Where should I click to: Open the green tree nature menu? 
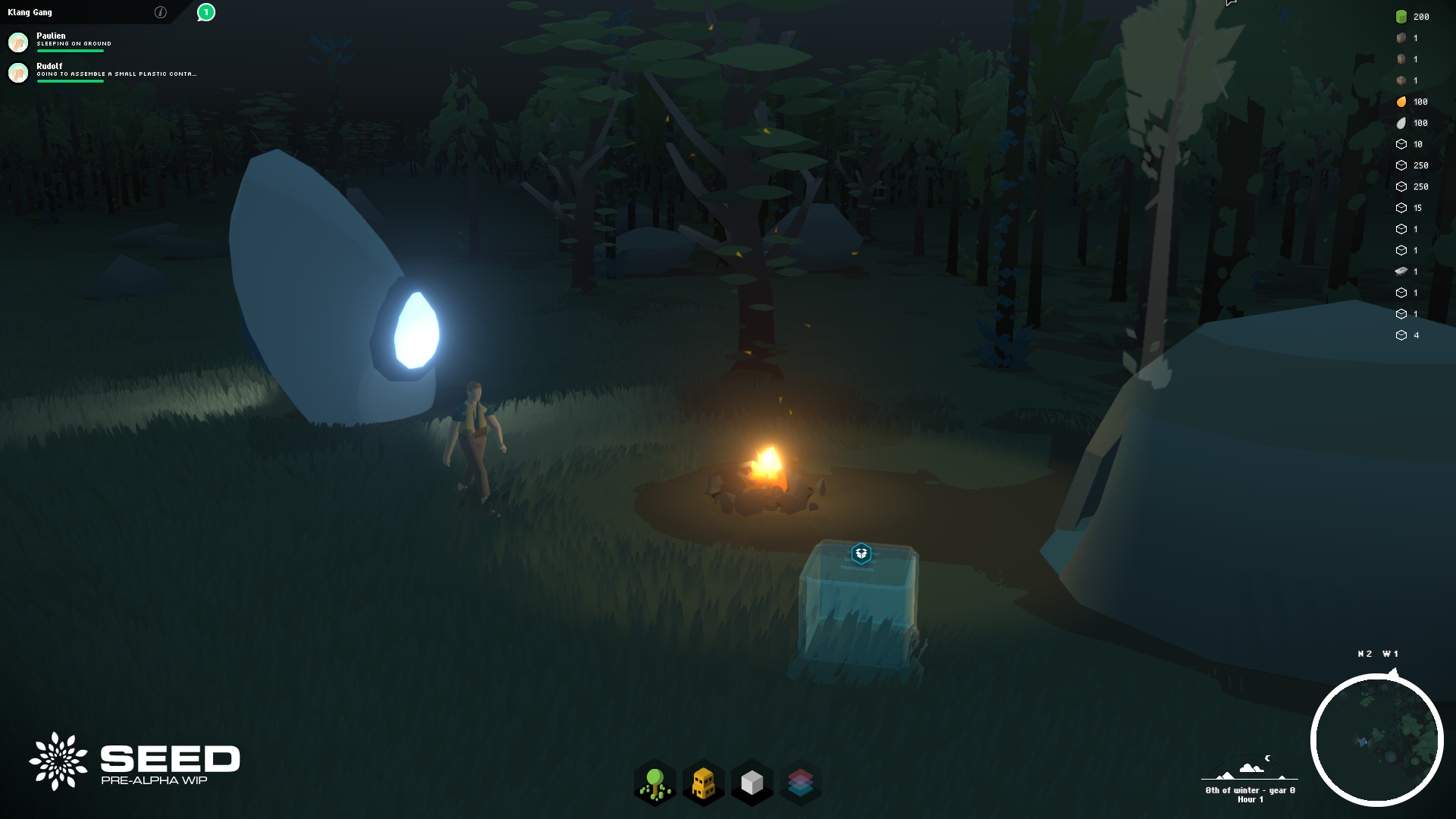(655, 783)
